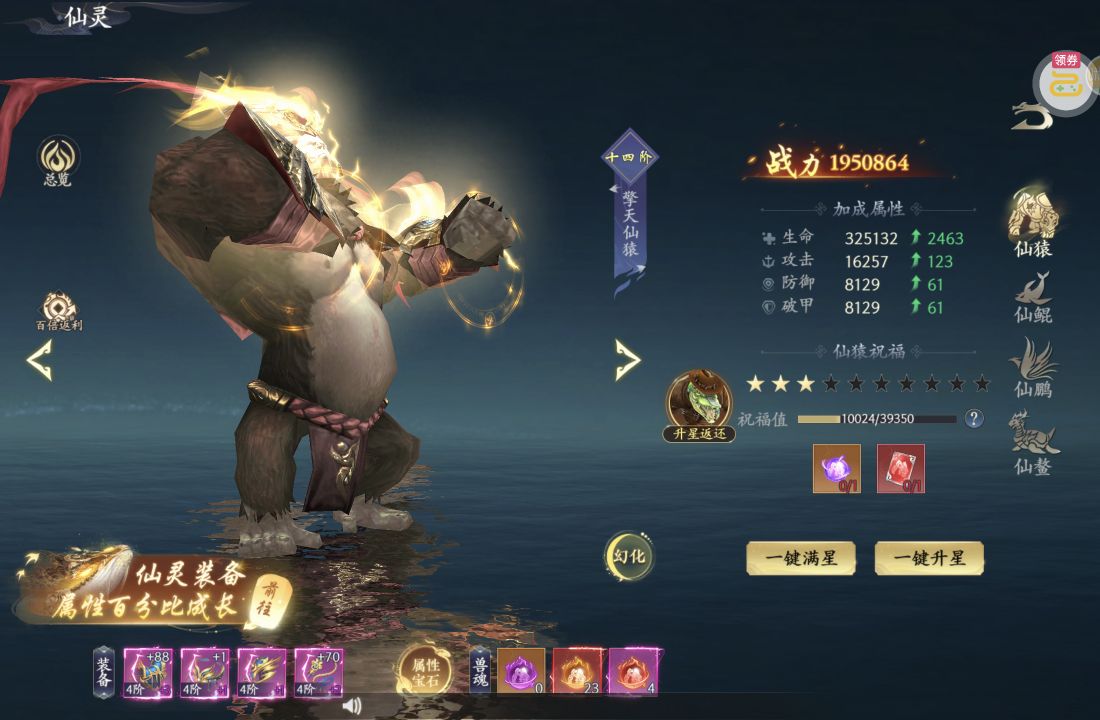Show the next spirit with right arrow

pos(627,360)
